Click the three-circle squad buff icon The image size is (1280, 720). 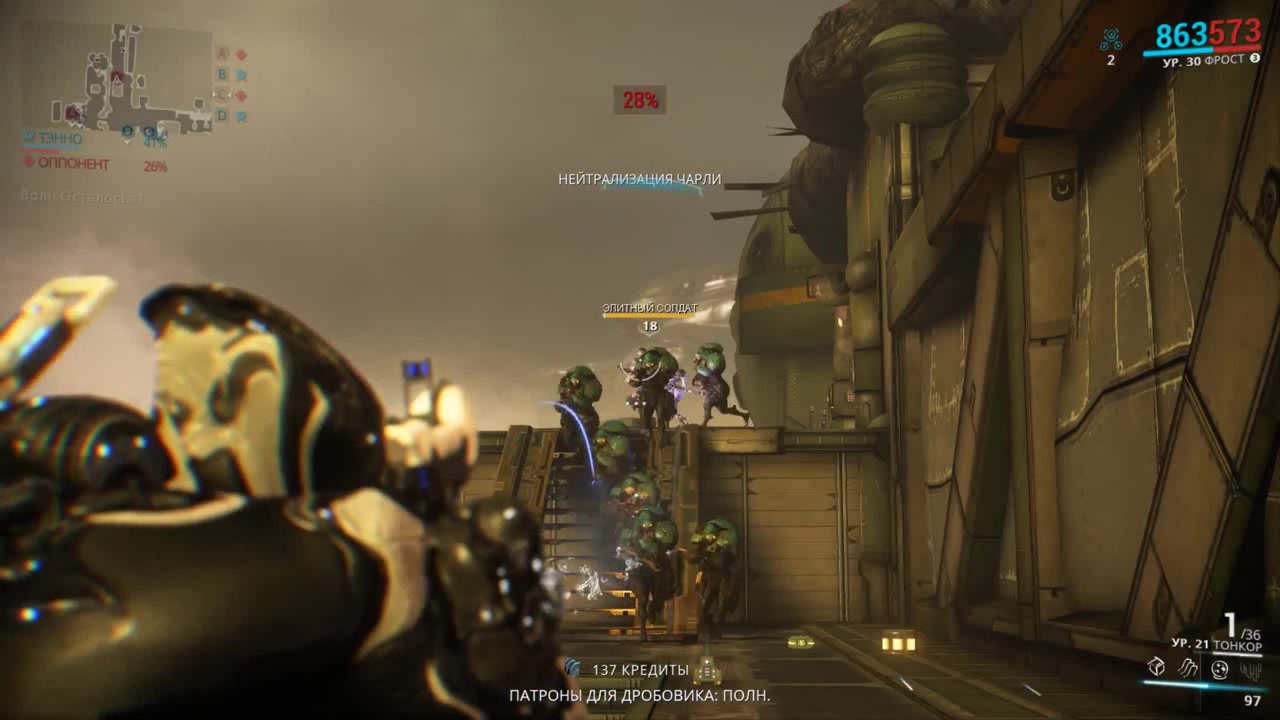1110,40
